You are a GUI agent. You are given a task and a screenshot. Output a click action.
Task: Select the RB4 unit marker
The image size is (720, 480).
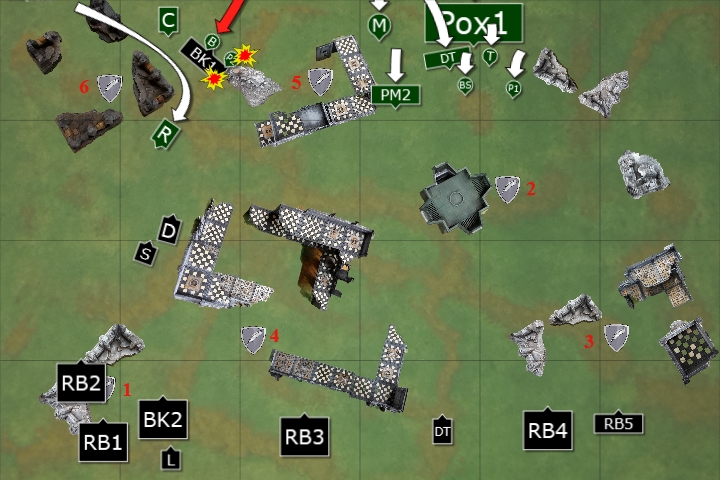coord(548,430)
